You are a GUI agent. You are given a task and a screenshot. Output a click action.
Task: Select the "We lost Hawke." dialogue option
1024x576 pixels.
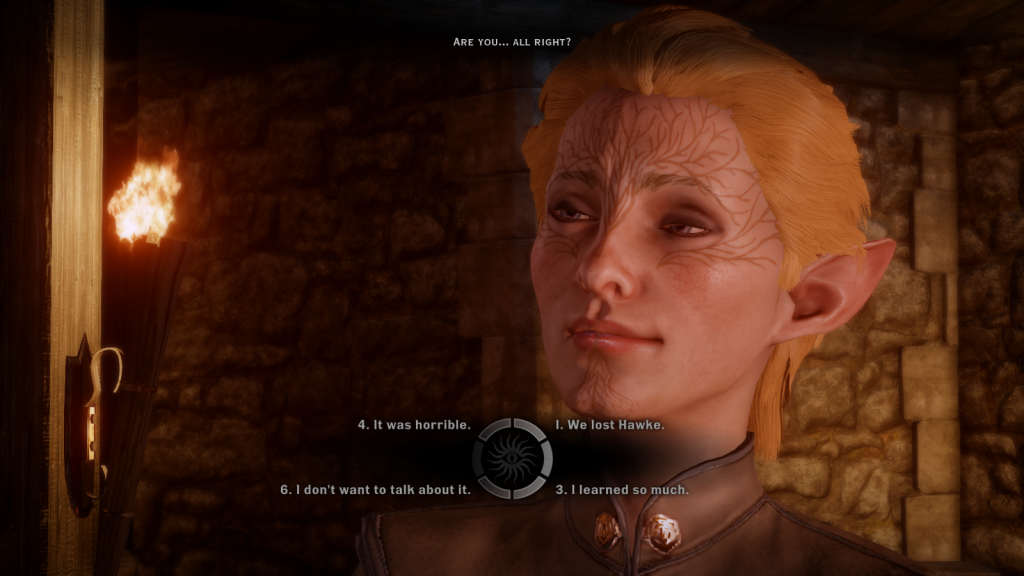pos(610,425)
